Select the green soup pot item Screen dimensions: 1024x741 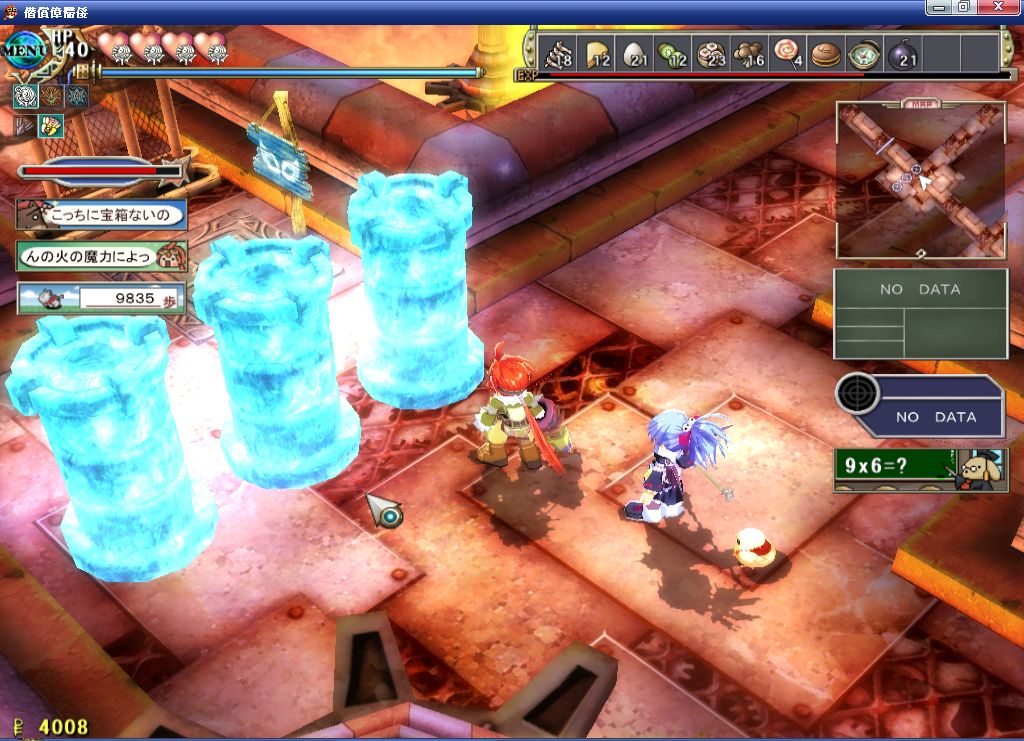863,53
